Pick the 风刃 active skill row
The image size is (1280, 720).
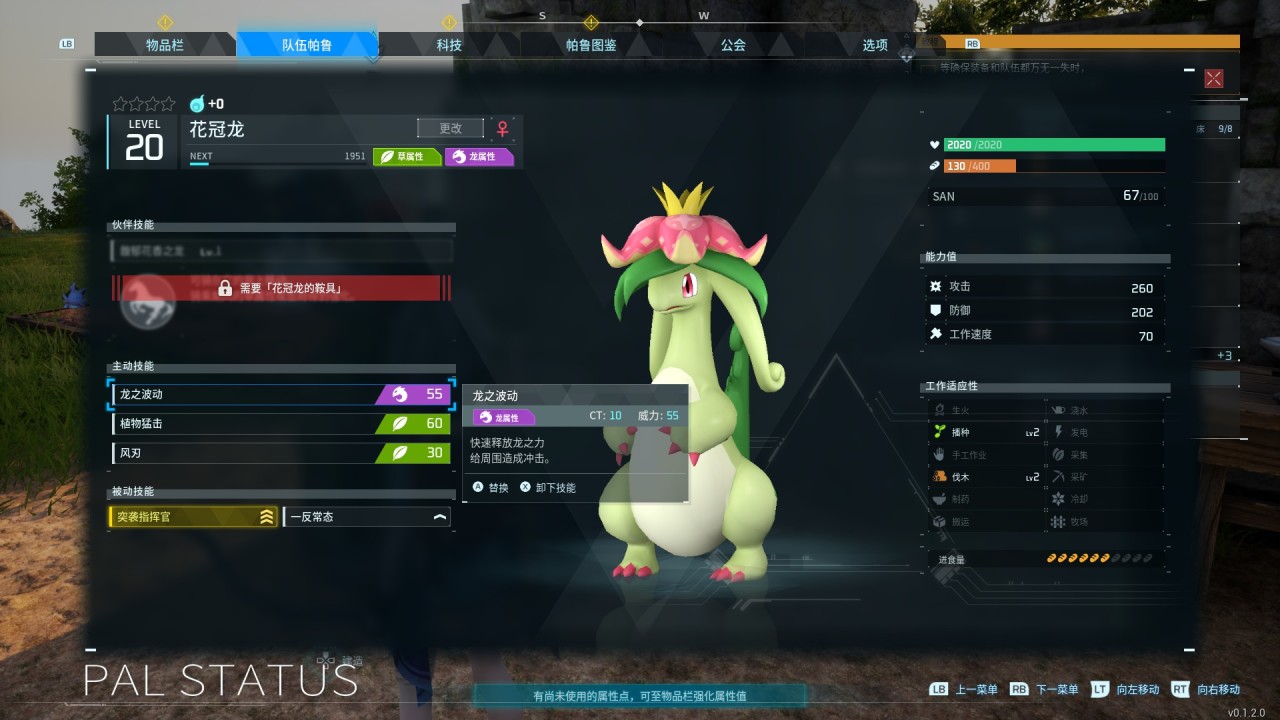tap(280, 452)
